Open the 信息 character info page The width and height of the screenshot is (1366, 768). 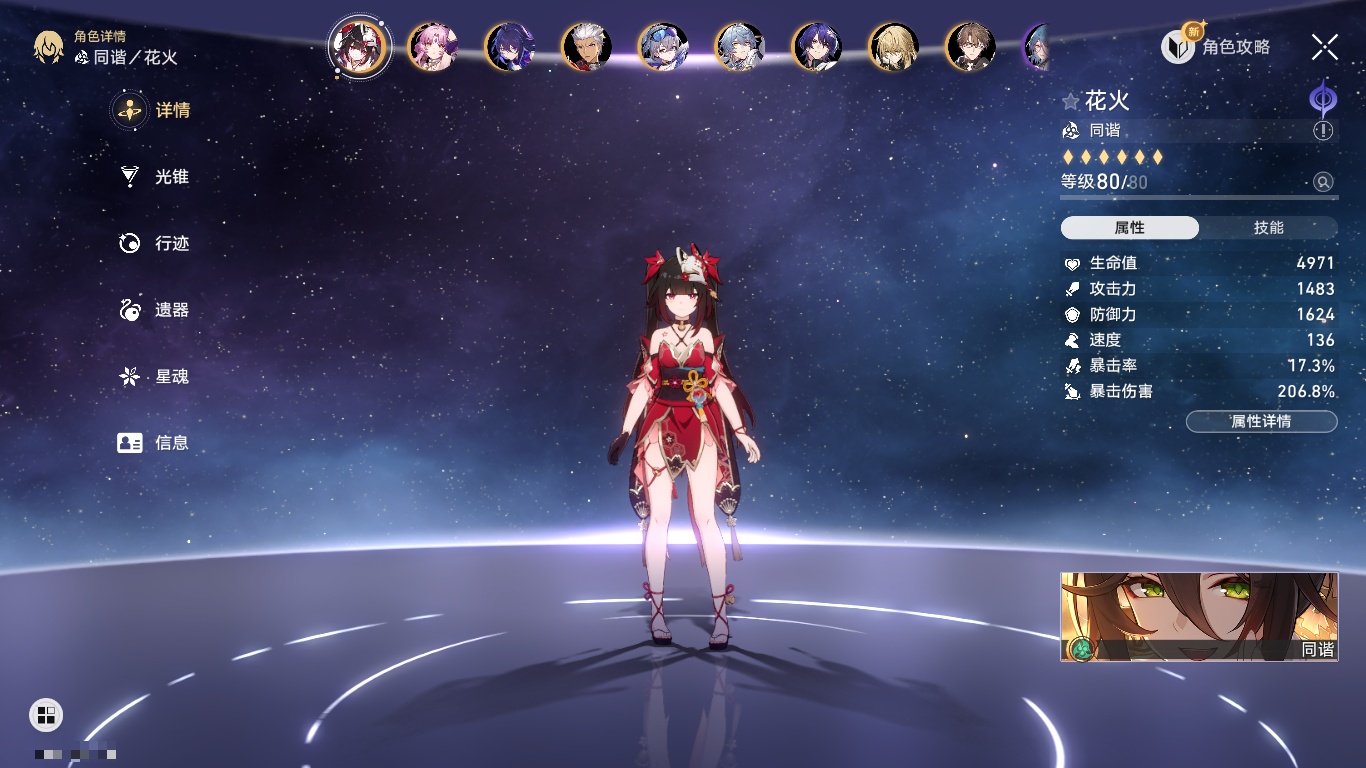[x=154, y=442]
